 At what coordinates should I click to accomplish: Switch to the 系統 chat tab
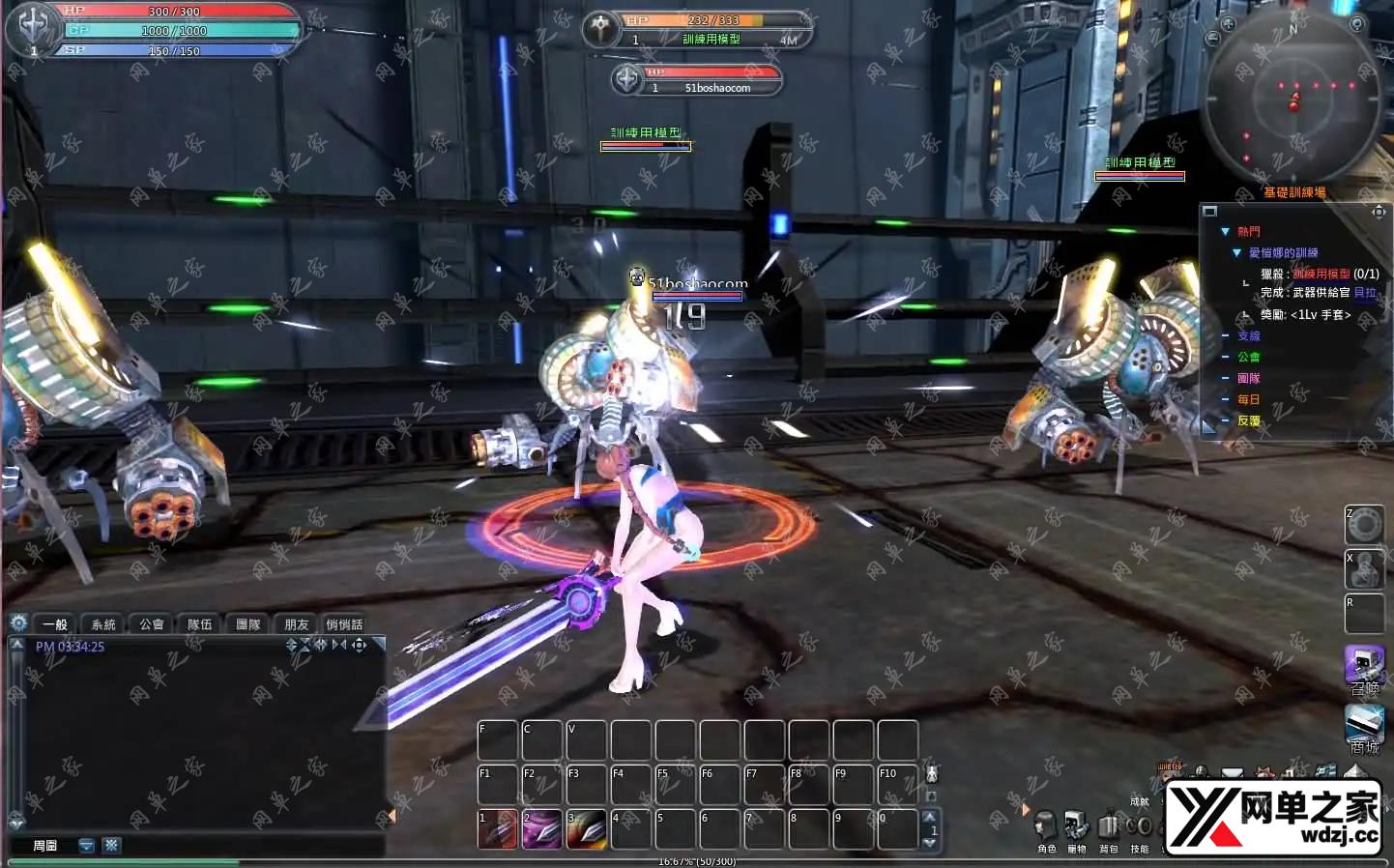[103, 624]
